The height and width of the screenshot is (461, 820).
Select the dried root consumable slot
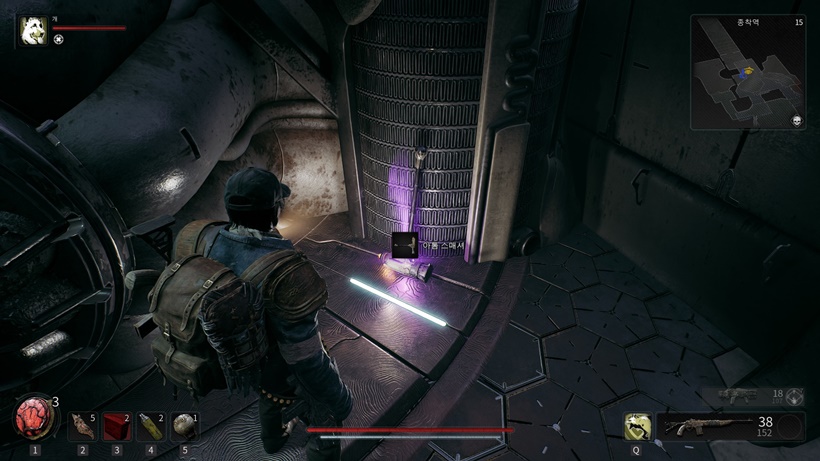coord(82,426)
